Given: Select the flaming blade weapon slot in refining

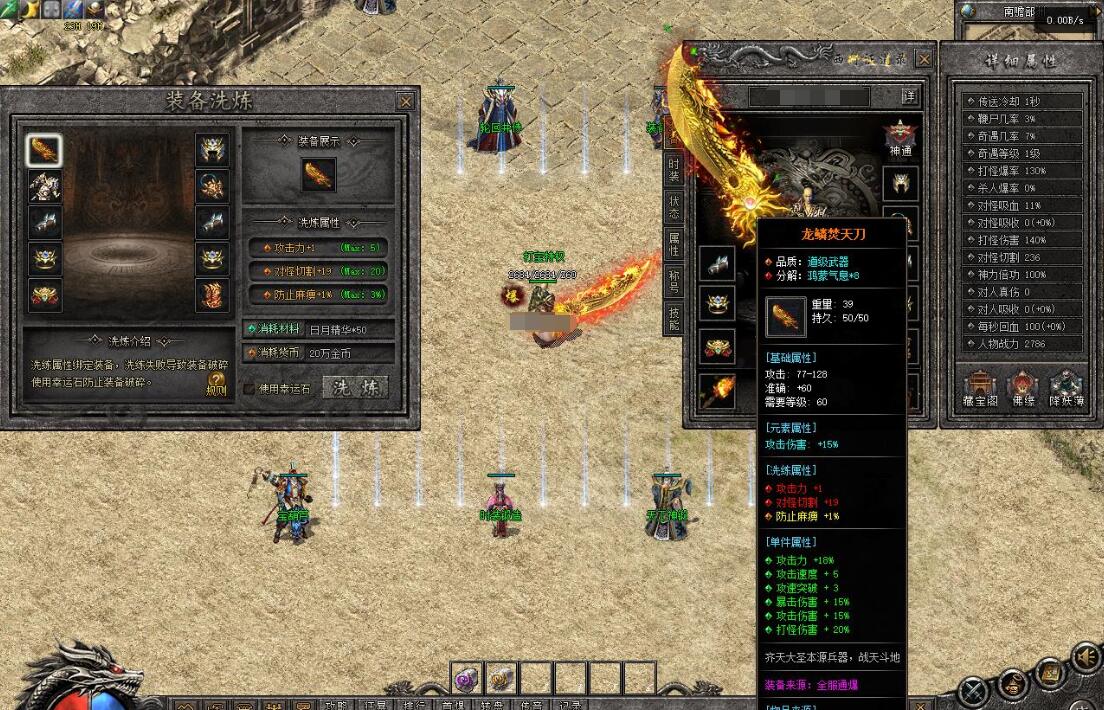Looking at the screenshot, I should tap(44, 151).
